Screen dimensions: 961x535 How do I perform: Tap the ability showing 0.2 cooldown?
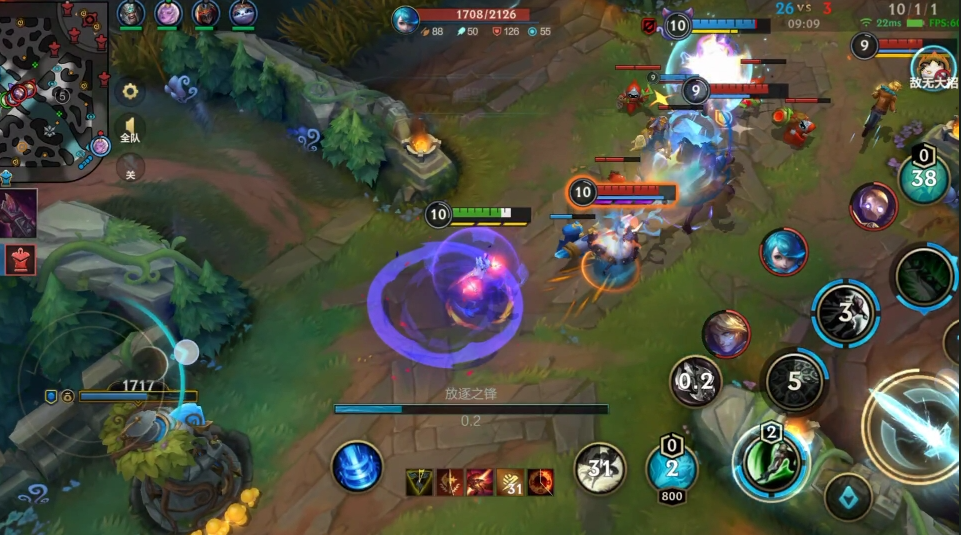tap(696, 381)
